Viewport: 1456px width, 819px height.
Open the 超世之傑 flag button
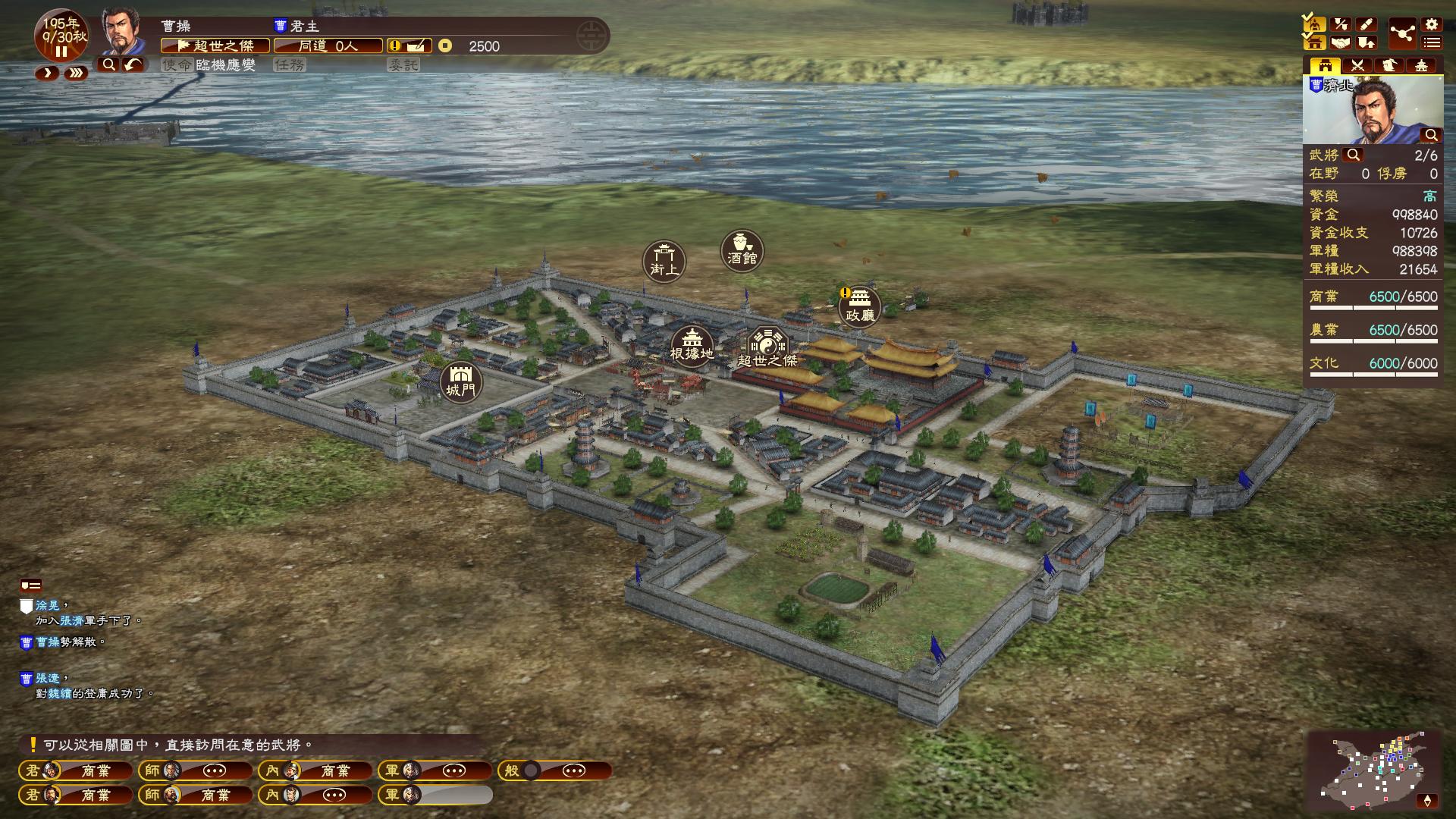[x=215, y=46]
